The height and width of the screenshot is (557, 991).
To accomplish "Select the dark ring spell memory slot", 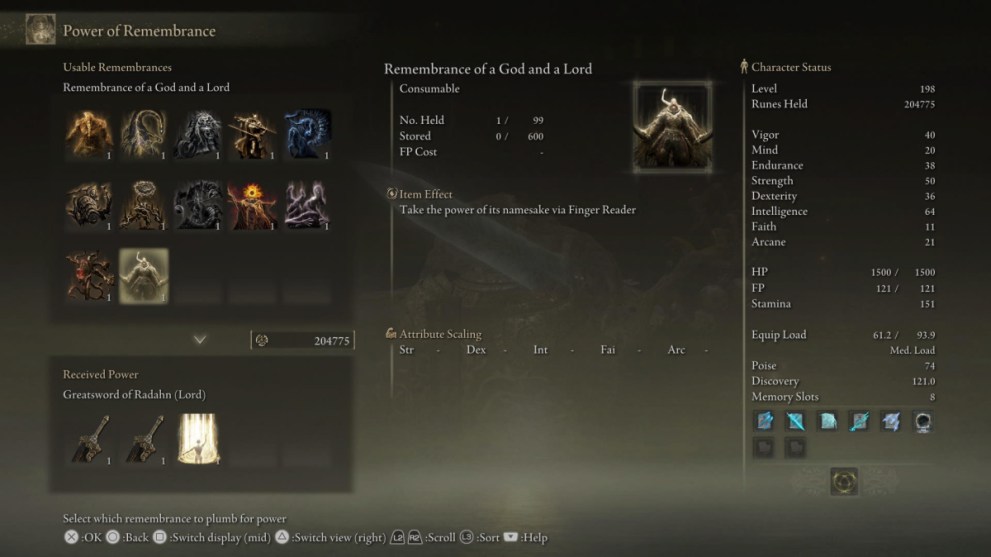I will pos(922,422).
